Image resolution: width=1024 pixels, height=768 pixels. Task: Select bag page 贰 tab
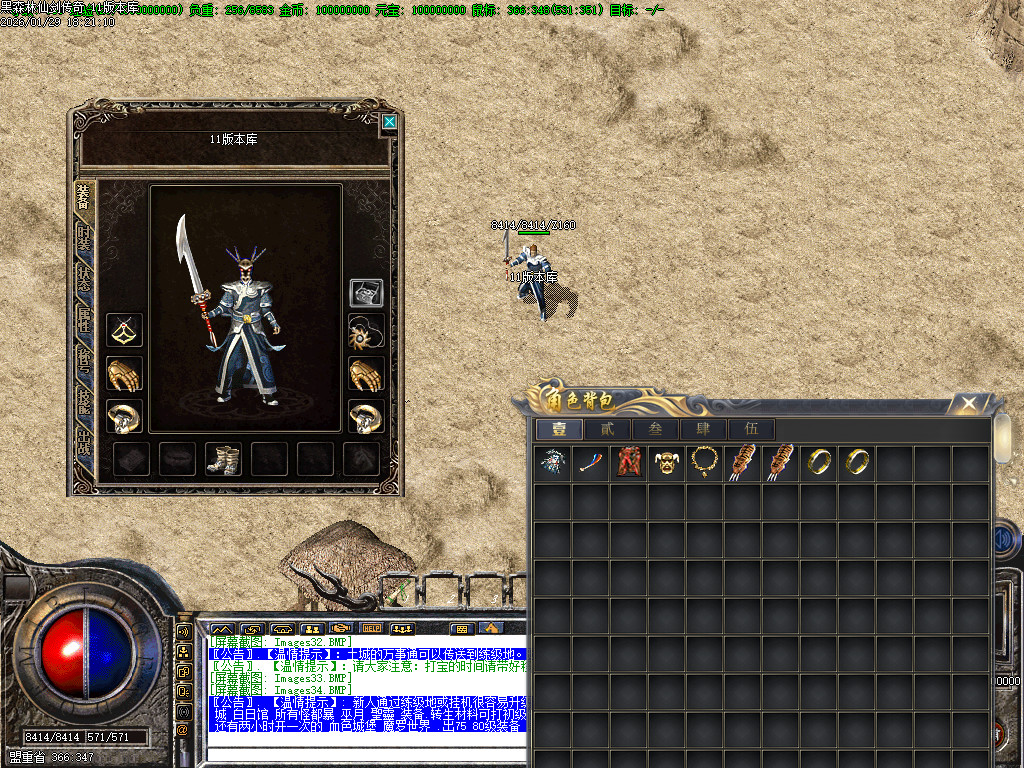[x=607, y=429]
